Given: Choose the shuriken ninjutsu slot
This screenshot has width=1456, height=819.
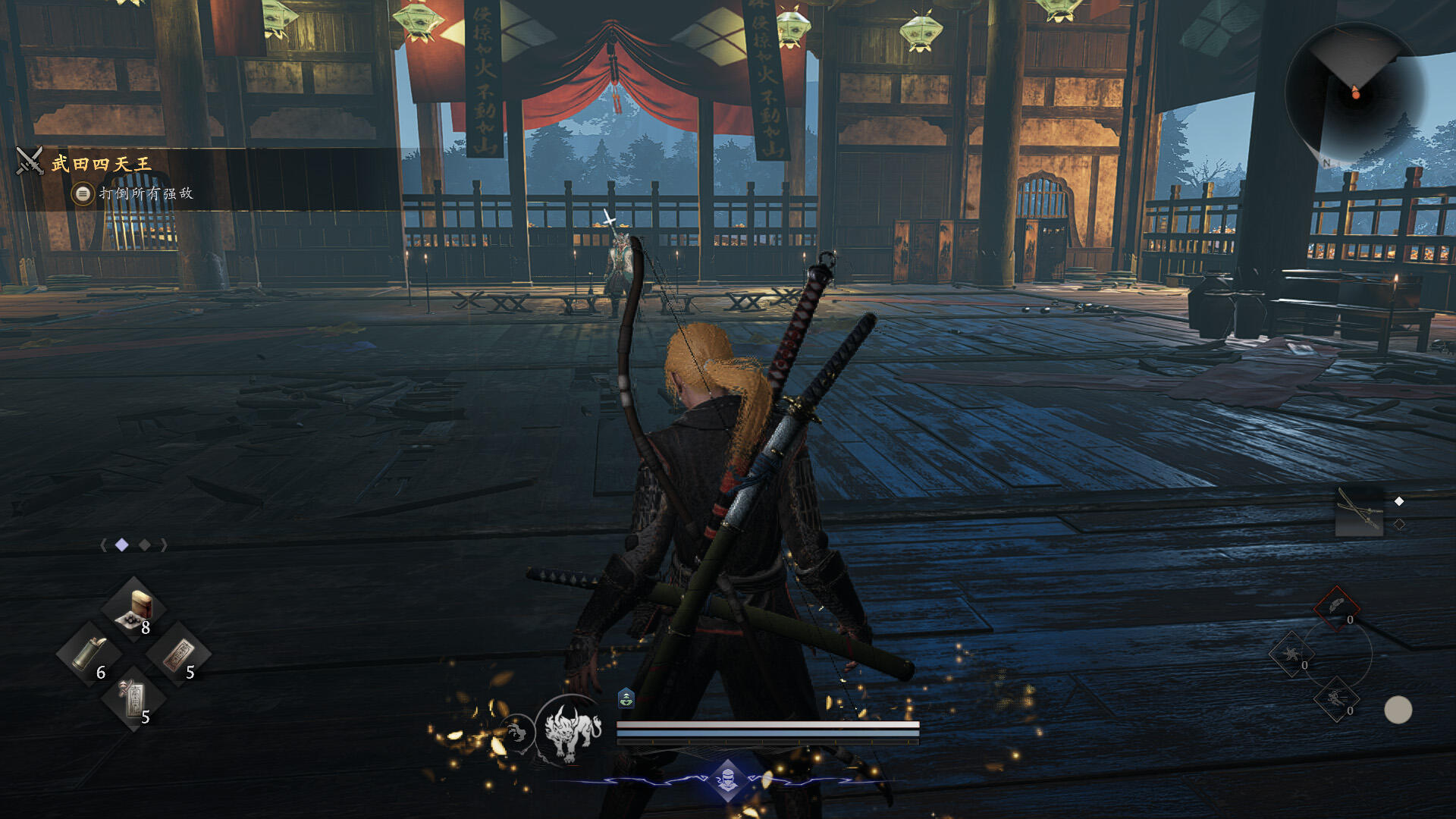Looking at the screenshot, I should click(x=1290, y=654).
